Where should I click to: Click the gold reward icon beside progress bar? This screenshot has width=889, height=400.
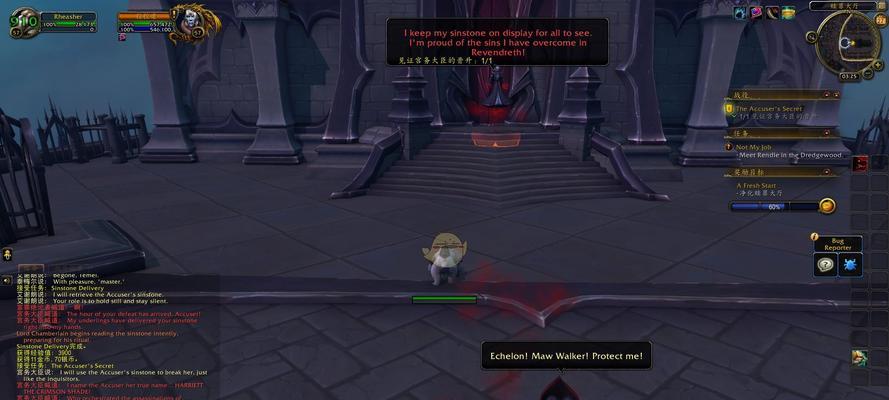pos(827,206)
